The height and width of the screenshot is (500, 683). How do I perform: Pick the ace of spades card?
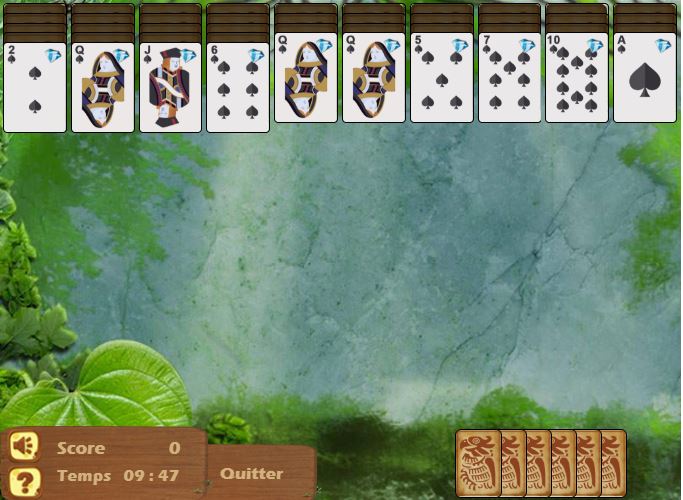pos(644,78)
